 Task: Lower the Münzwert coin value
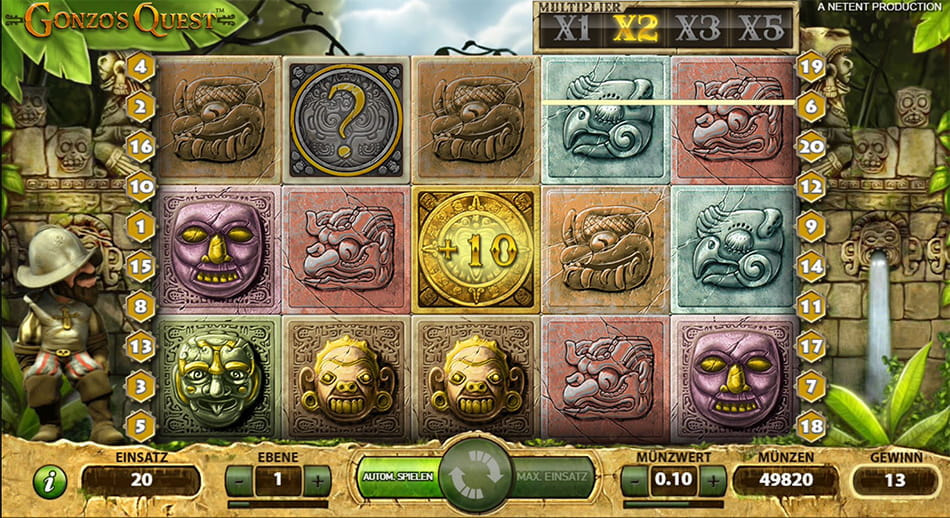(x=635, y=481)
